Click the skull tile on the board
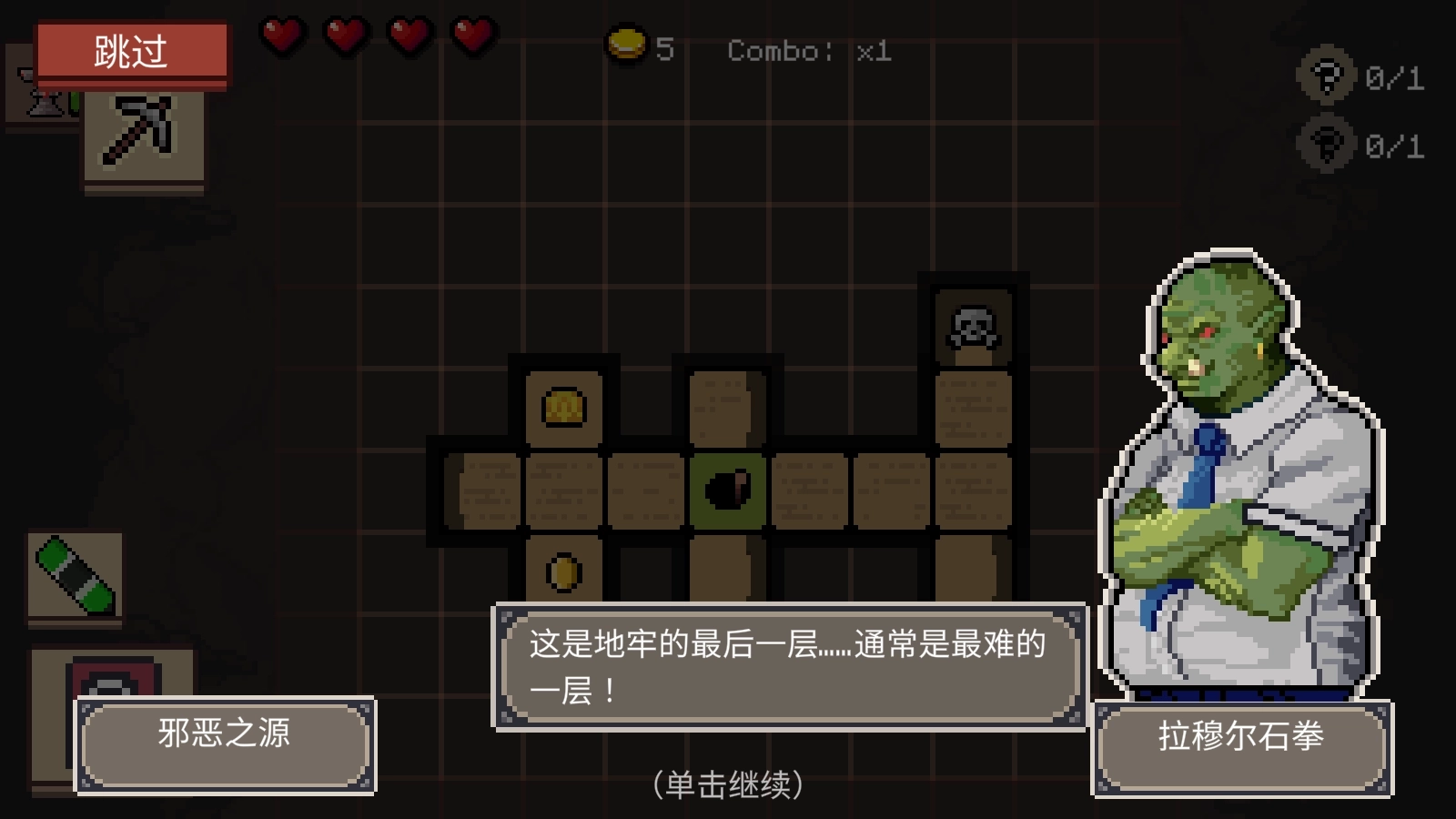This screenshot has height=819, width=1456. coord(973,327)
